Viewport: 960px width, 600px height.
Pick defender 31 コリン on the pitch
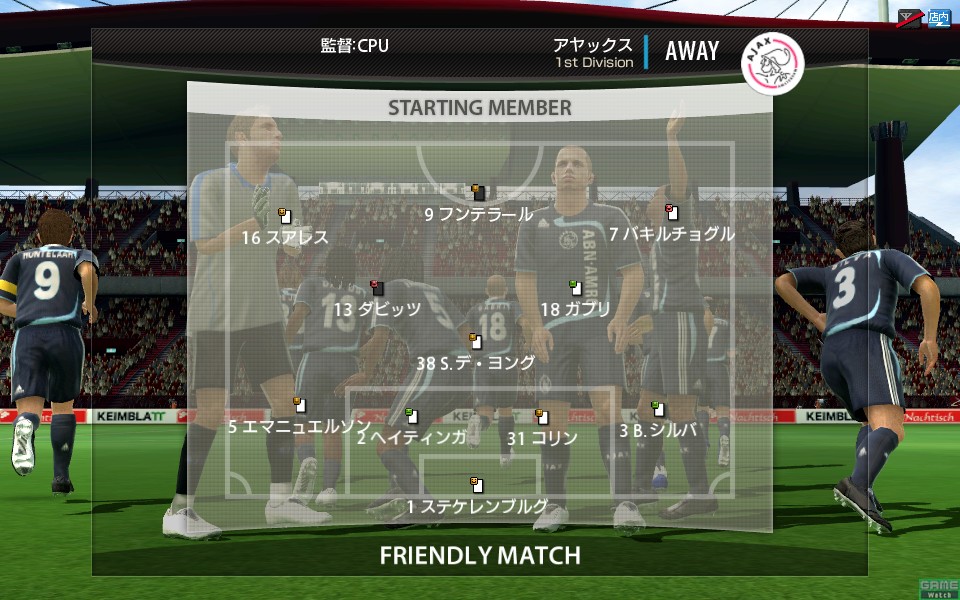coord(542,416)
